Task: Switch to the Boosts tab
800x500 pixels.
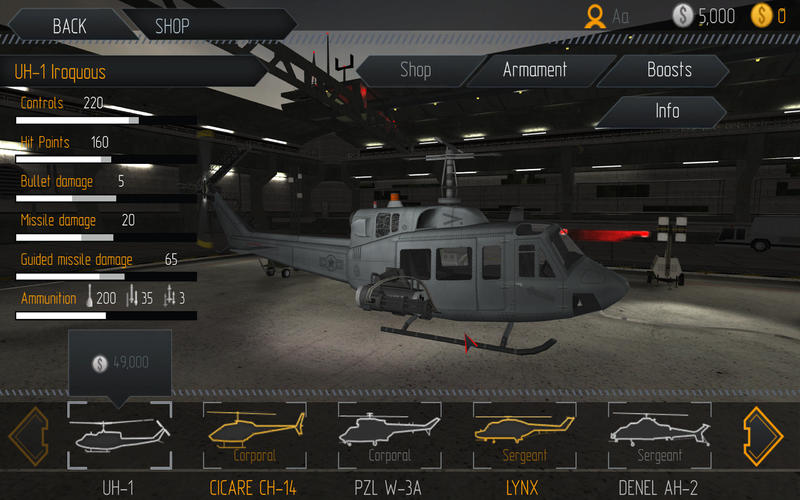Action: point(669,70)
